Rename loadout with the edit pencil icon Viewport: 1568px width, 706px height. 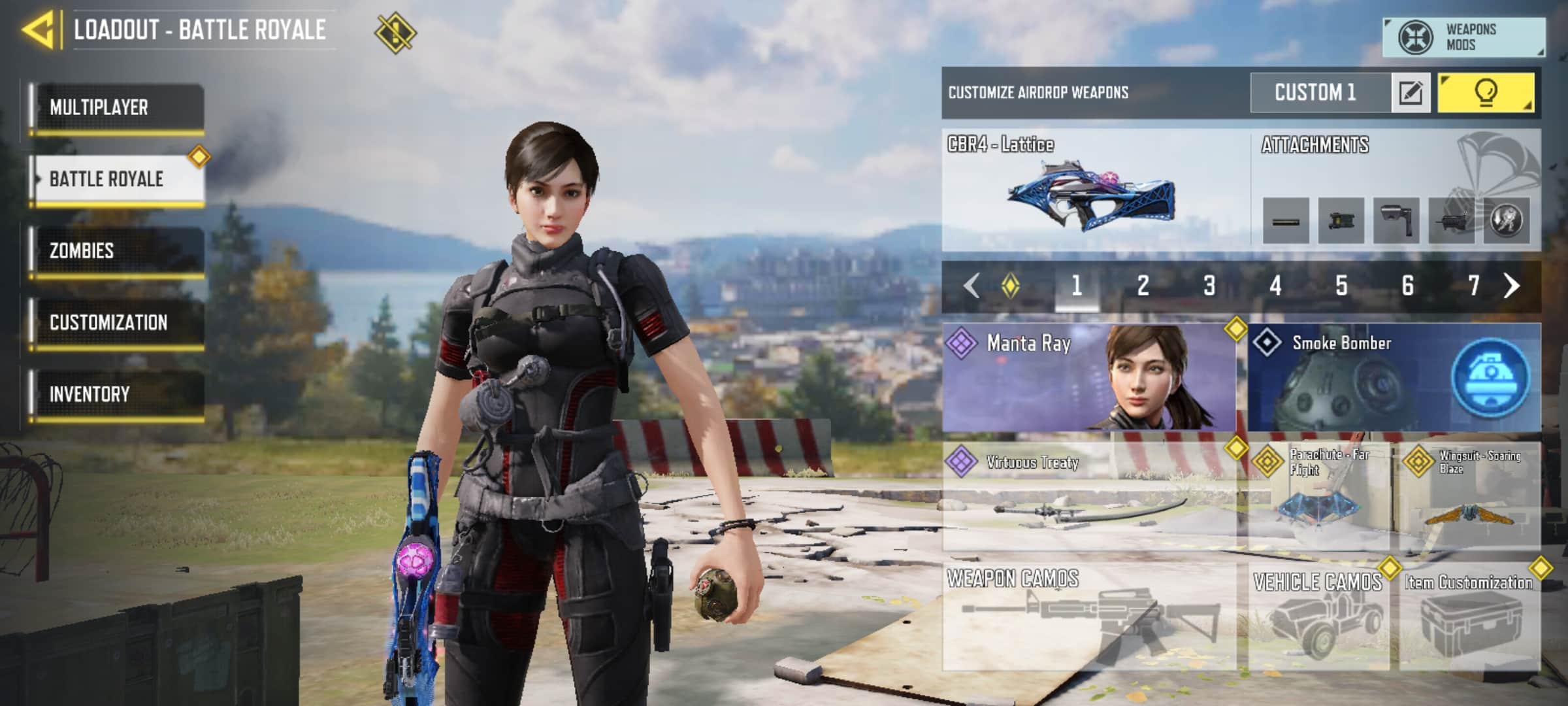point(1411,93)
